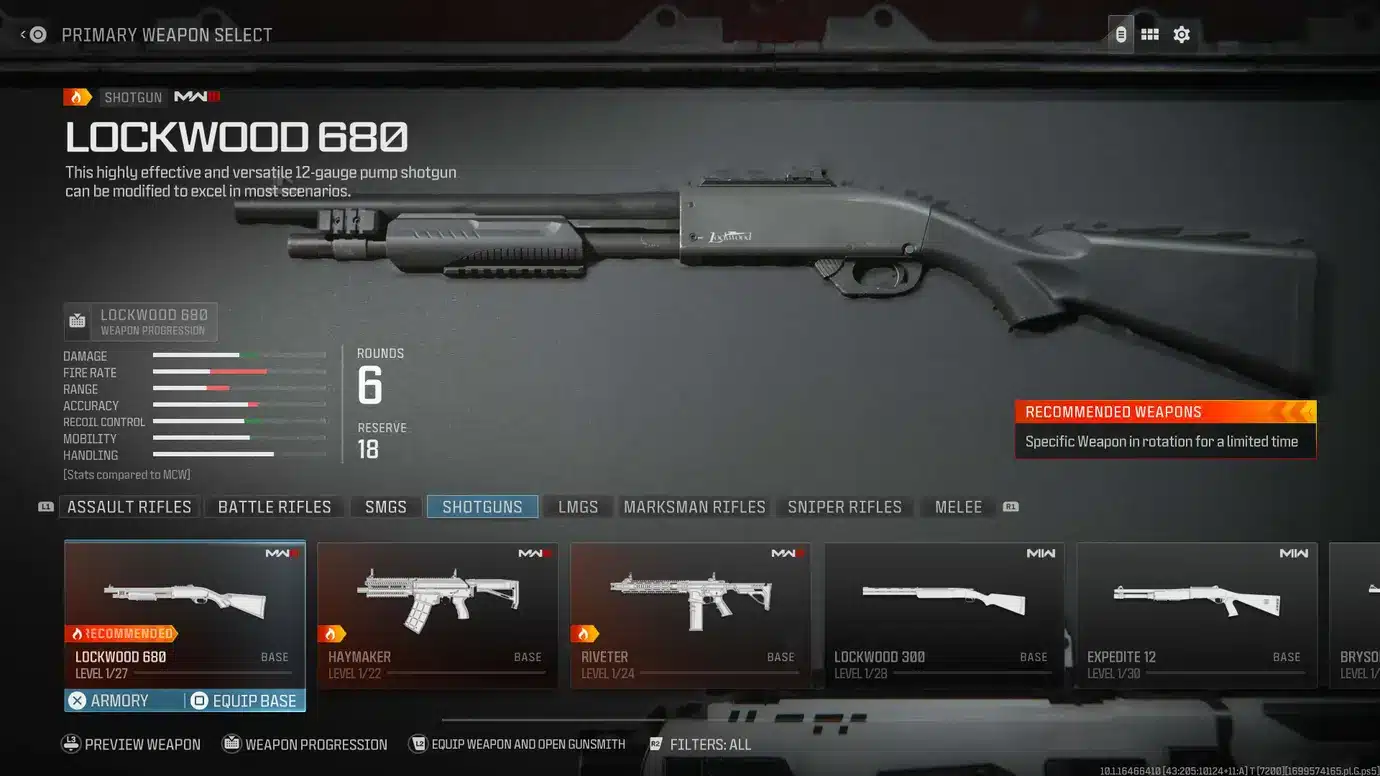Open the MARKSMAN RIFLES tab

[x=694, y=506]
